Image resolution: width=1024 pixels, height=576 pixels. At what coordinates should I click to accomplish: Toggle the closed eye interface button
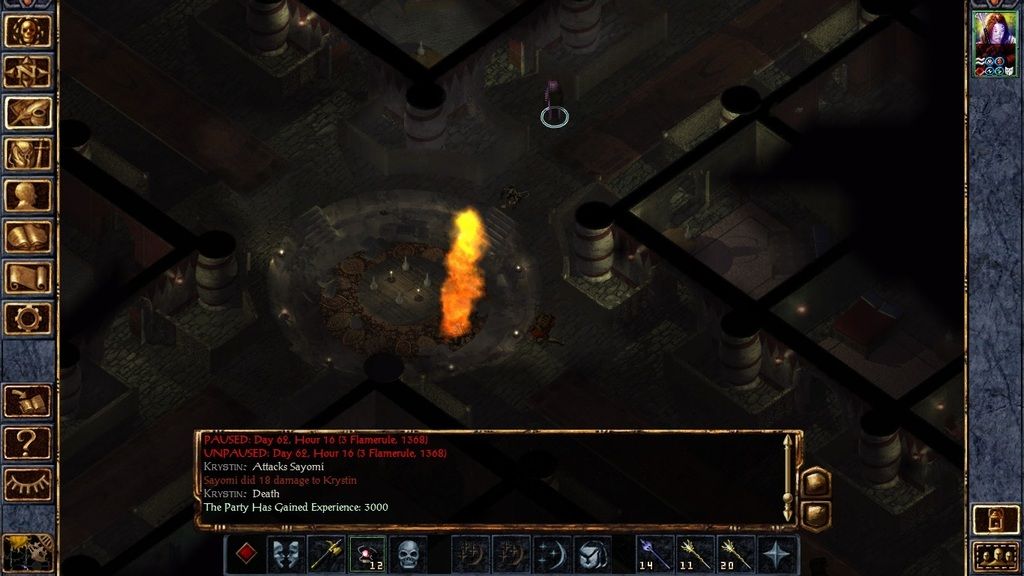(28, 483)
